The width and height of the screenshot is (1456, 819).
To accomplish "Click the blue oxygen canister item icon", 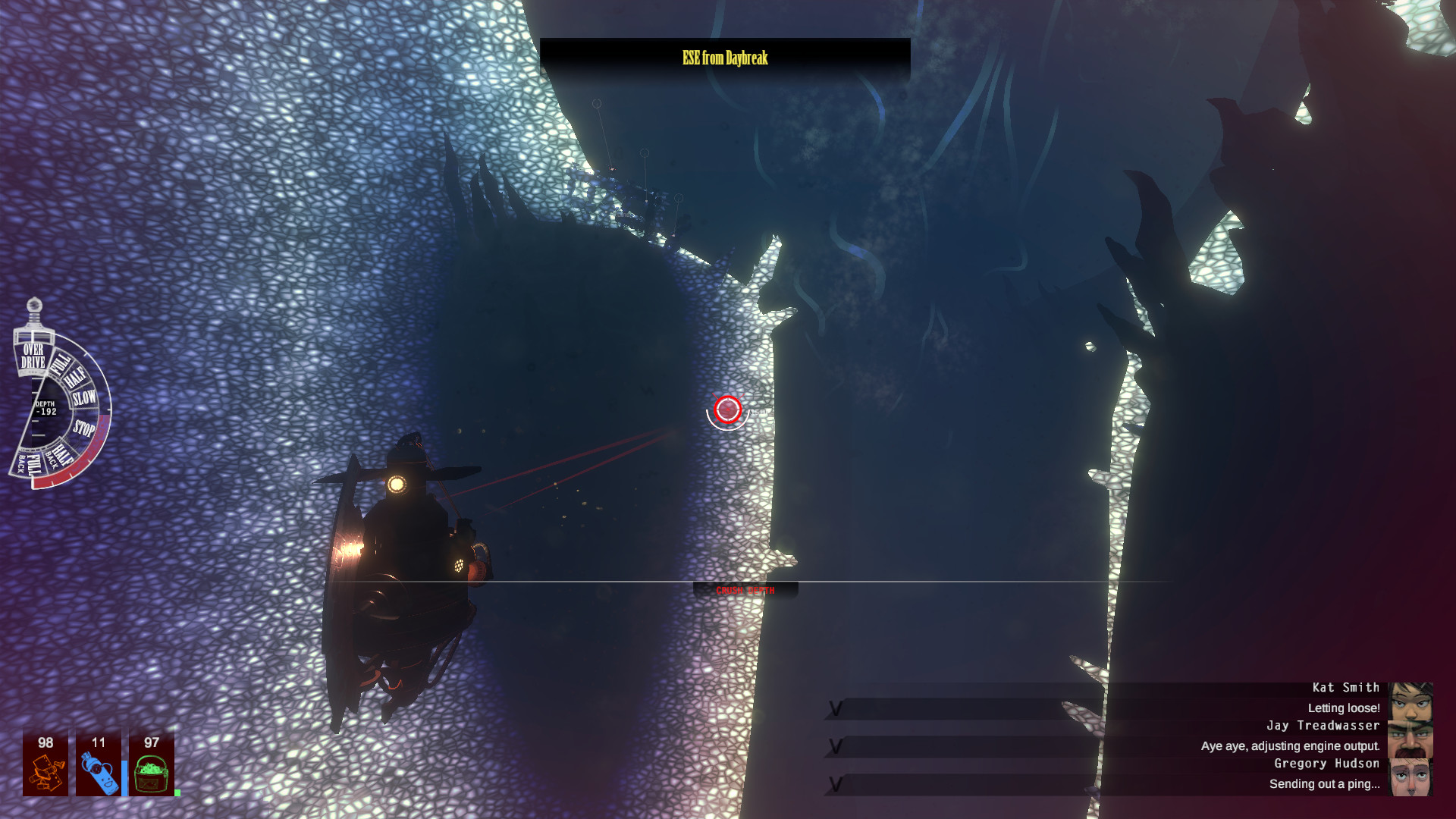I will (99, 772).
